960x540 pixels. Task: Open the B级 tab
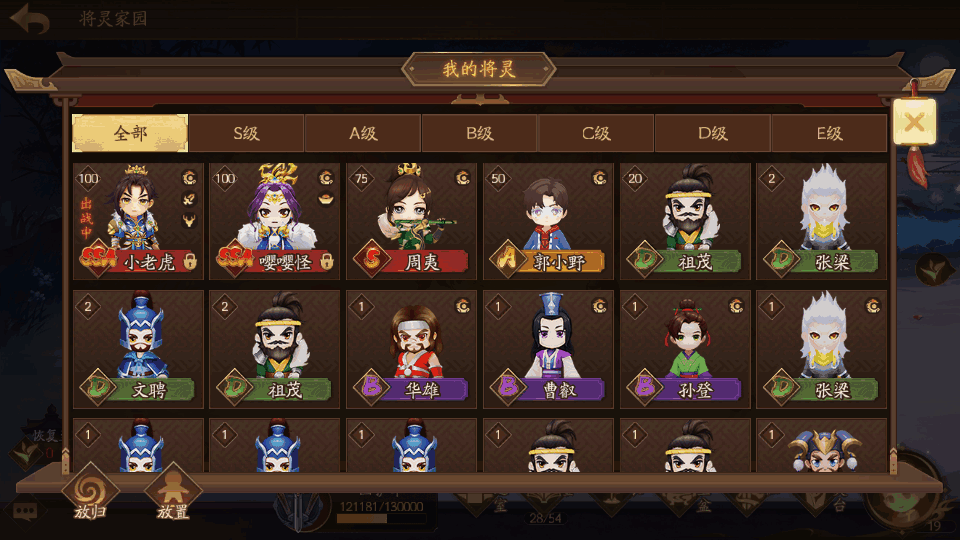tap(480, 133)
